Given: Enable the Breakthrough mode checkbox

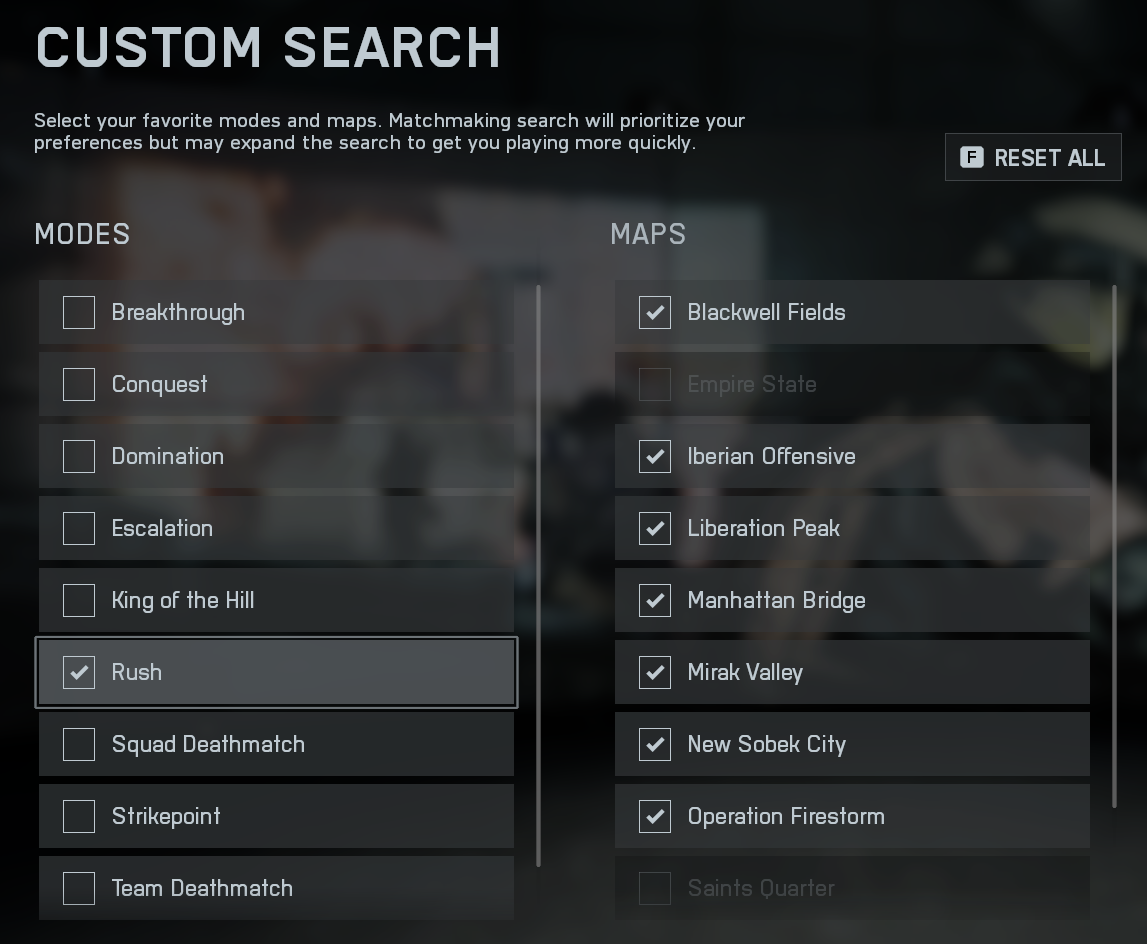Looking at the screenshot, I should tap(79, 312).
